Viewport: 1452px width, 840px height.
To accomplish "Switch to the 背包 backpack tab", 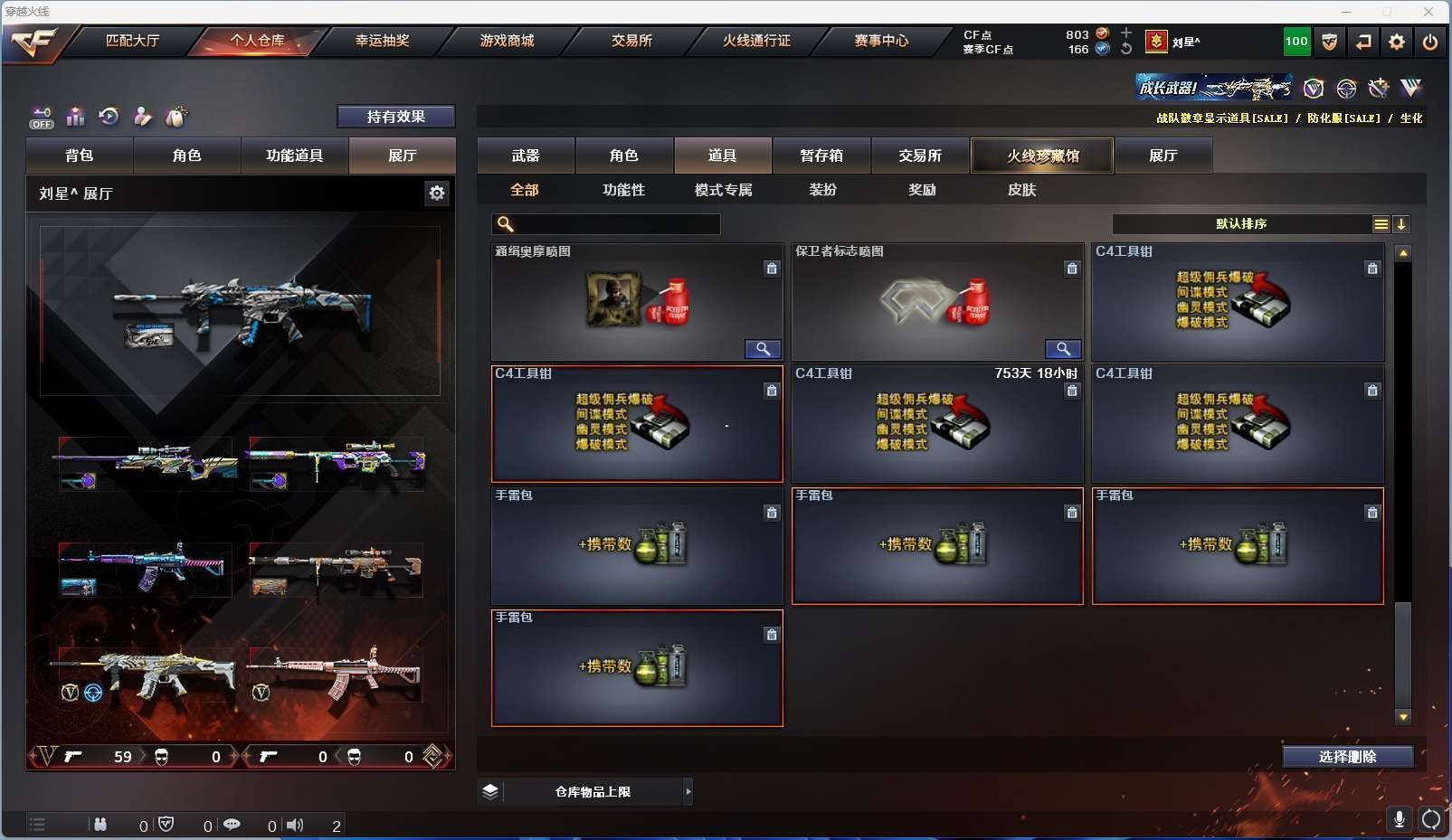I will click(80, 156).
